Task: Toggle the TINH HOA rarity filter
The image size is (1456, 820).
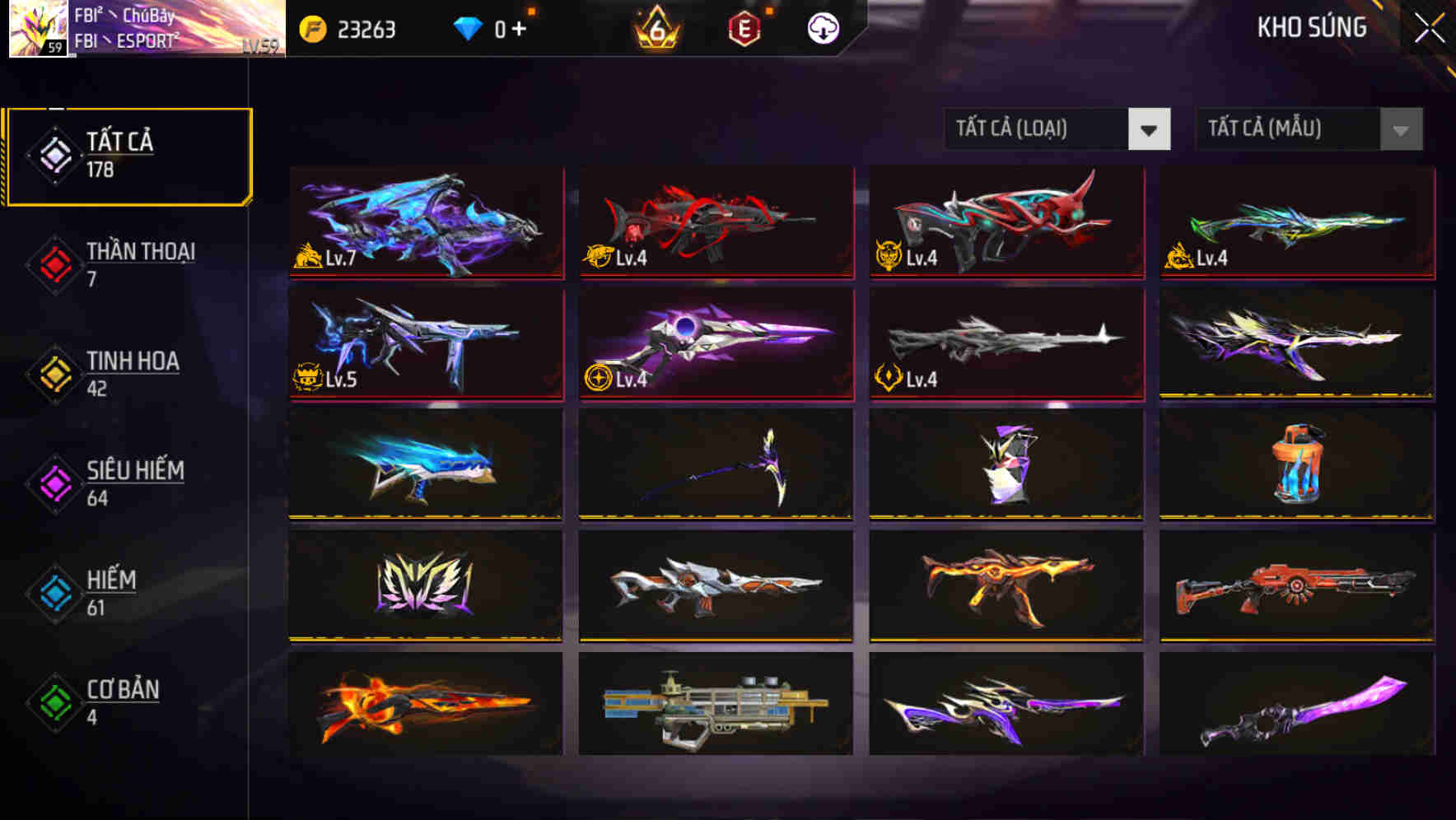Action: pos(107,372)
